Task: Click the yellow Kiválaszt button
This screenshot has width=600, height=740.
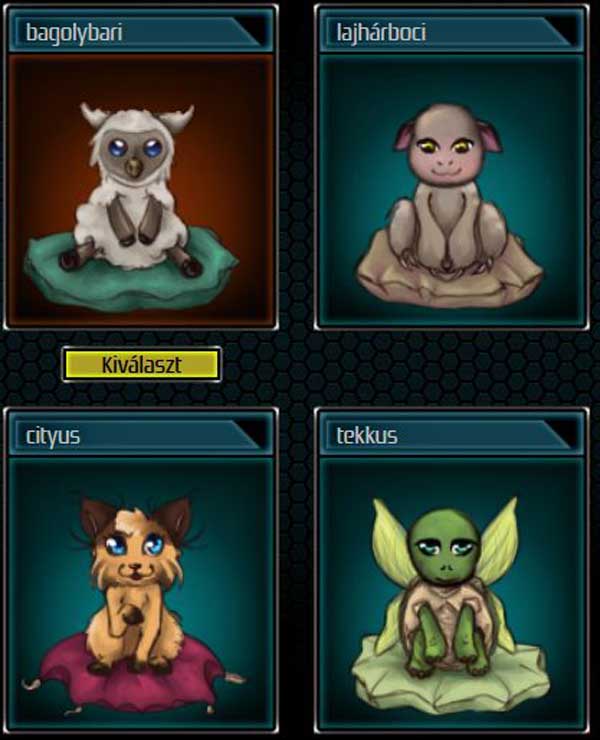Action: [x=141, y=364]
